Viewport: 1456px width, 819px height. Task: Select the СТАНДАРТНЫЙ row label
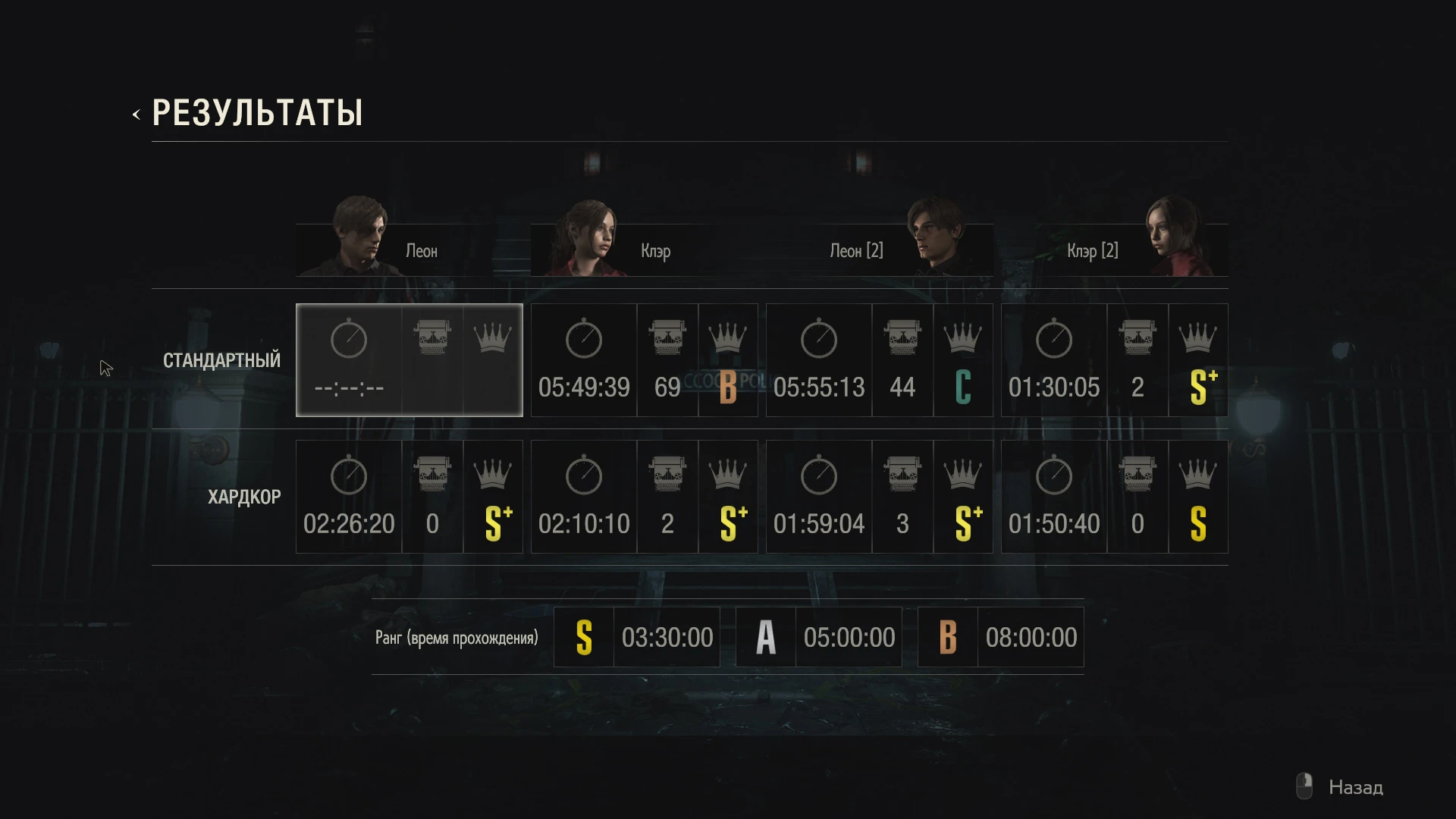click(x=222, y=360)
